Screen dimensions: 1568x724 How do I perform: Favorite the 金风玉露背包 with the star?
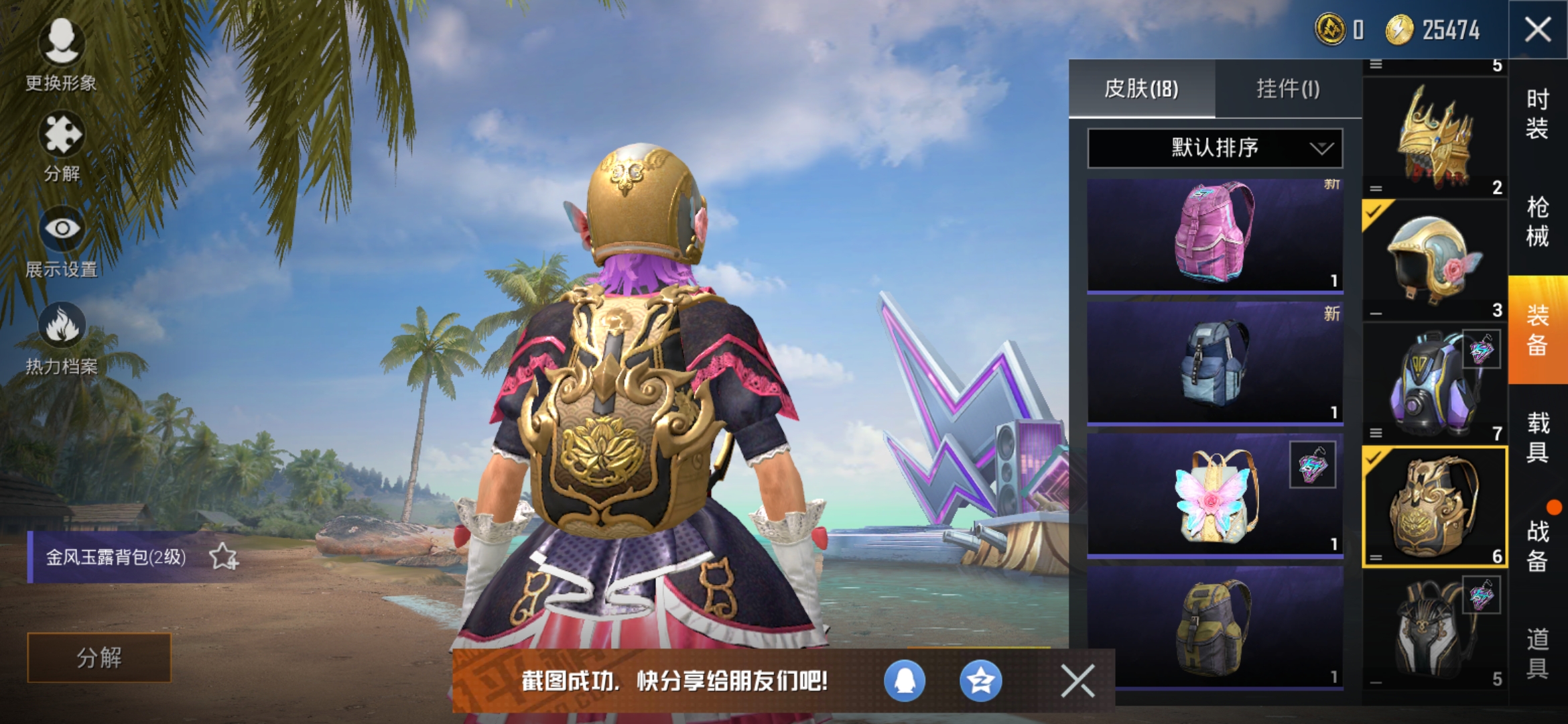tap(223, 556)
